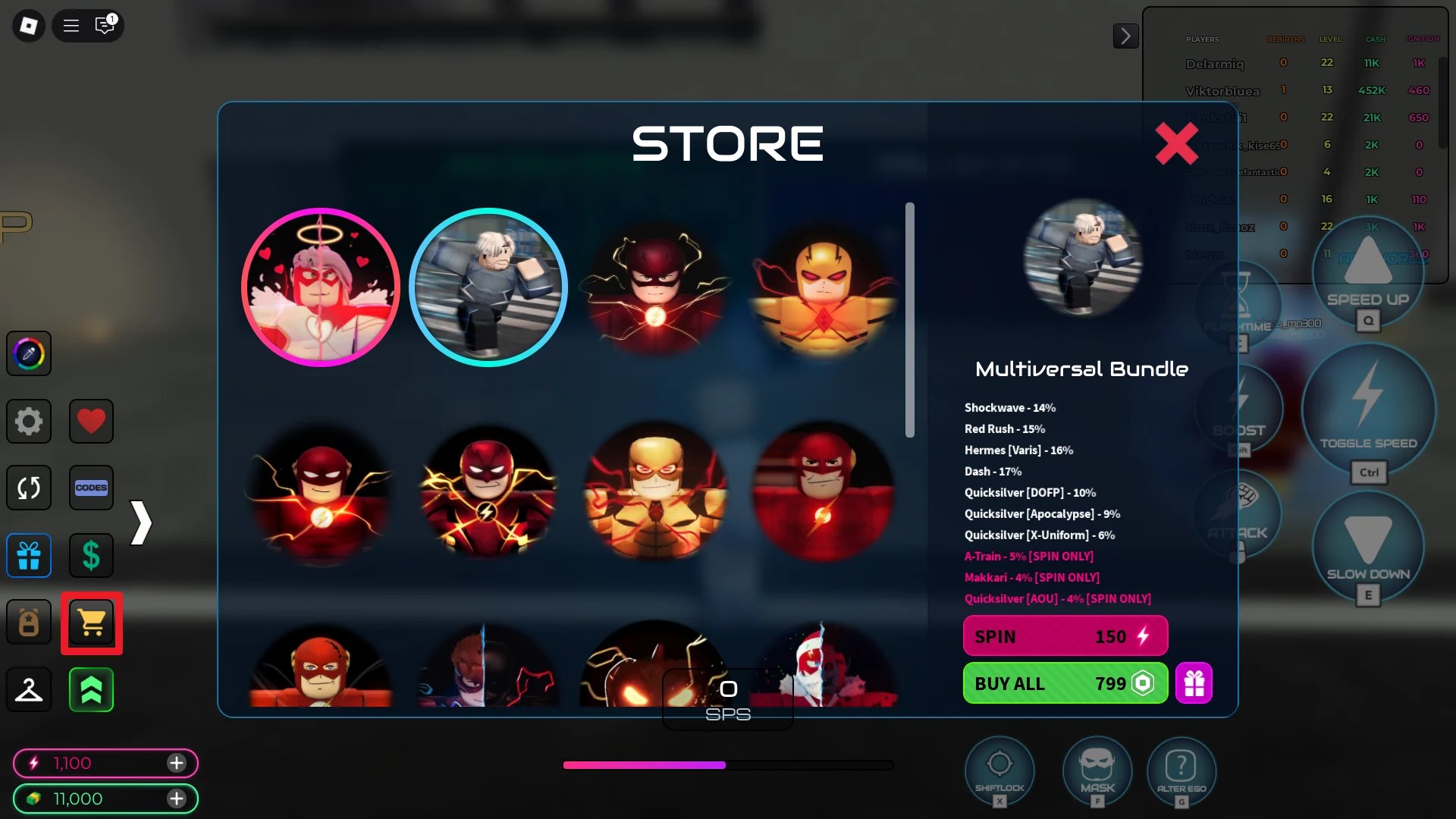
Task: Open the gear settings icon
Action: coord(29,421)
